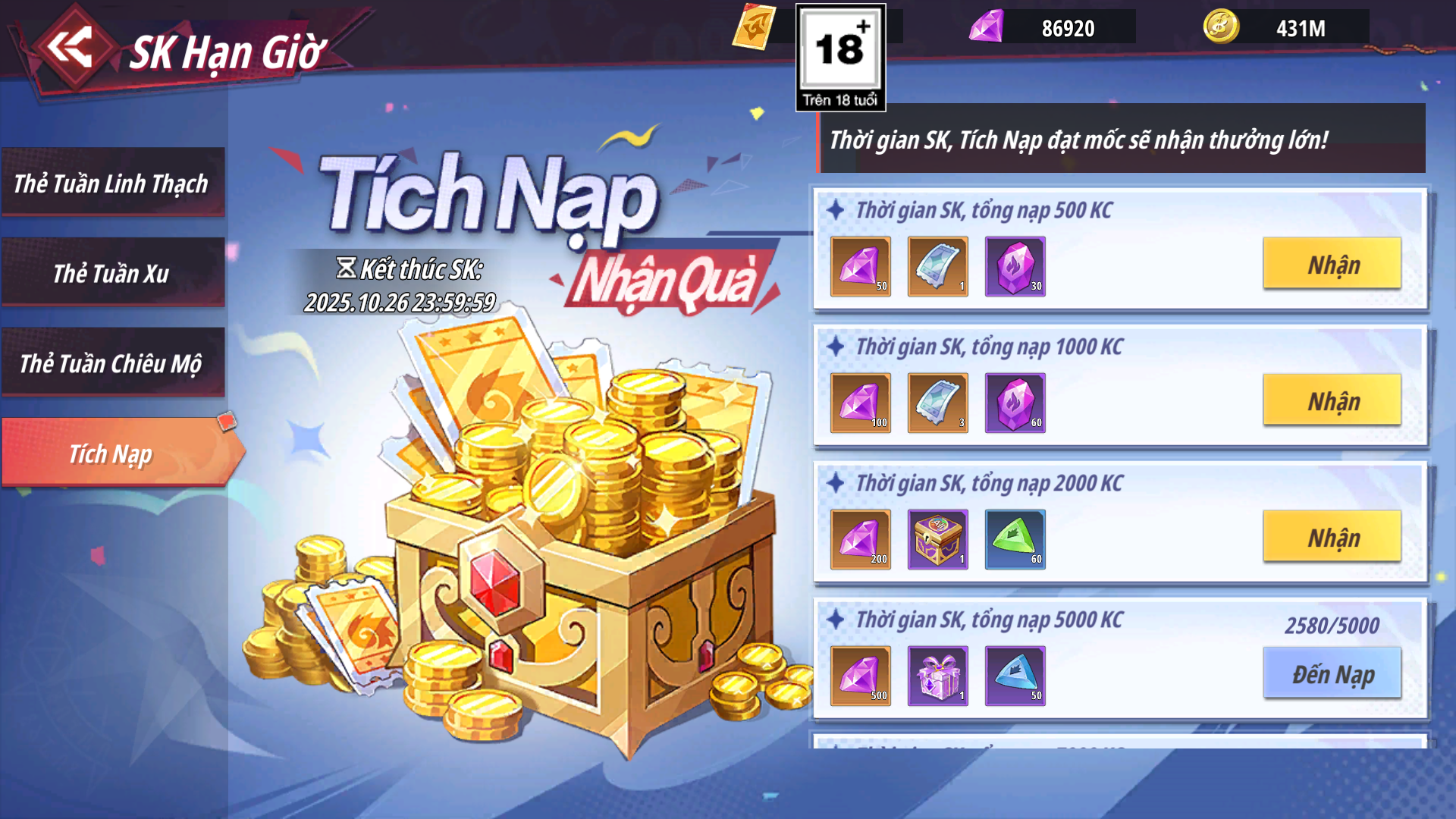Go back using the double-arrow button
The image size is (1456, 819).
pyautogui.click(x=71, y=47)
